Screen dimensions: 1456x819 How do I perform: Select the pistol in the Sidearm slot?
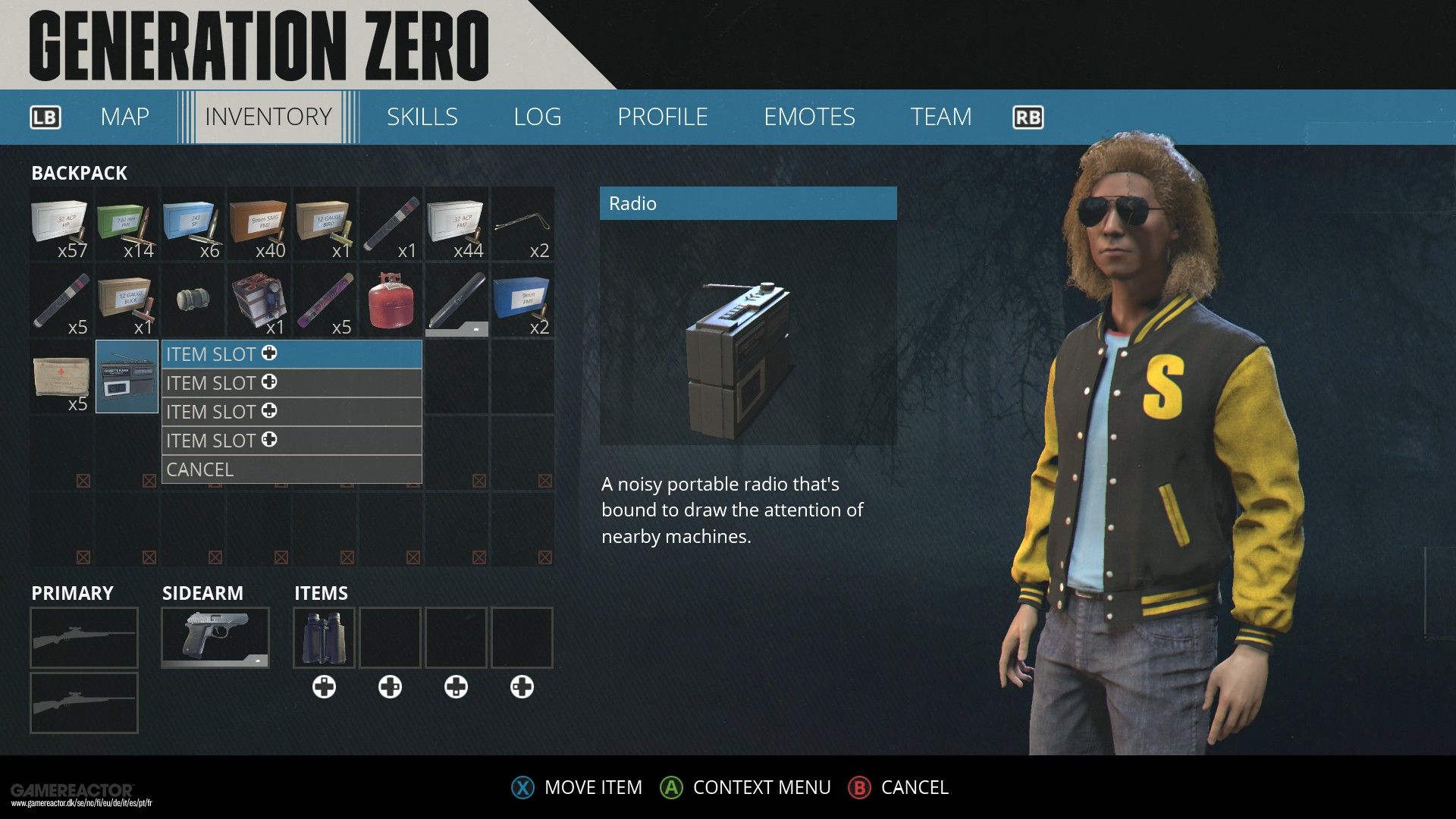(215, 637)
